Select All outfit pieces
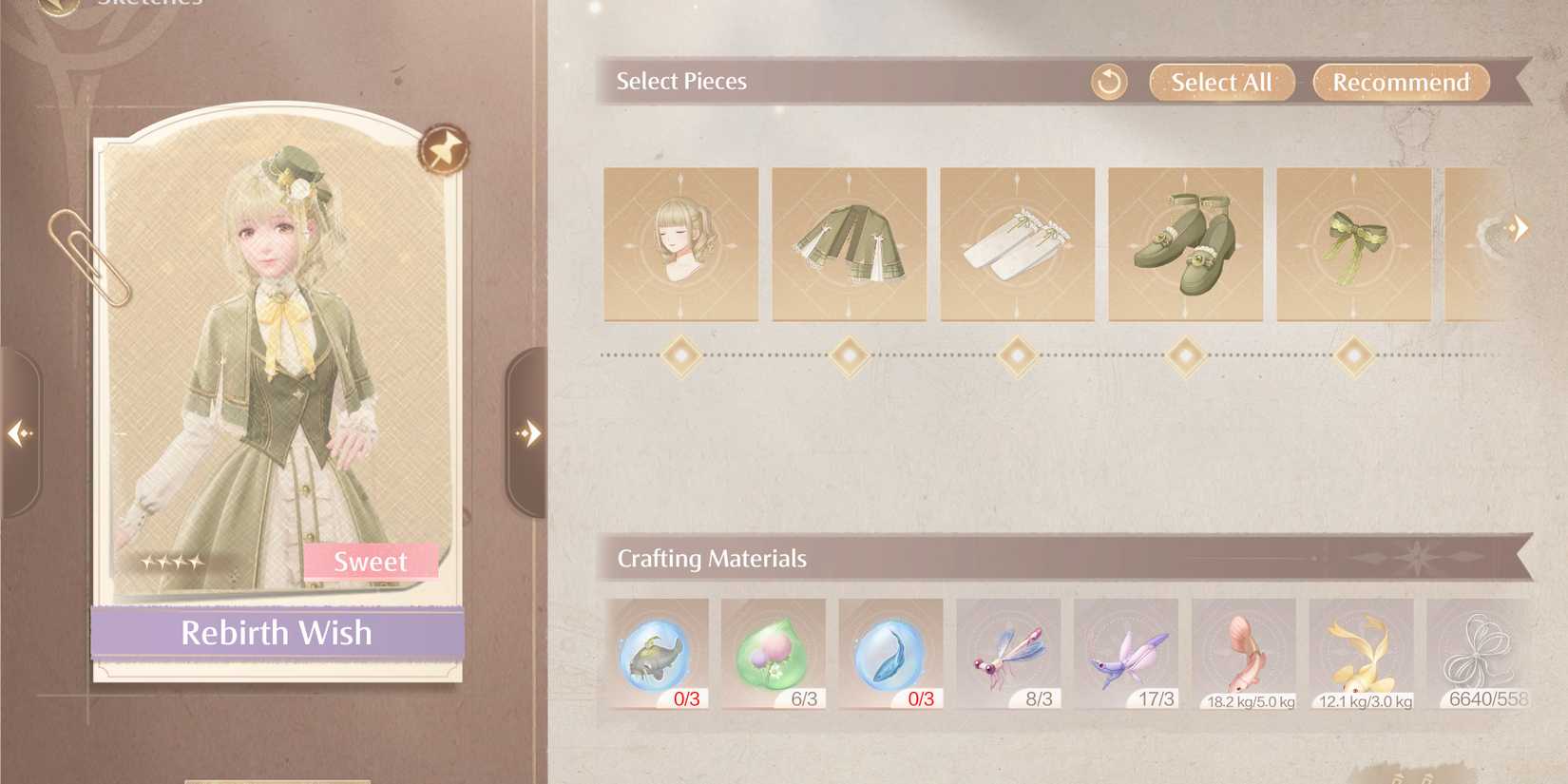 tap(1221, 82)
